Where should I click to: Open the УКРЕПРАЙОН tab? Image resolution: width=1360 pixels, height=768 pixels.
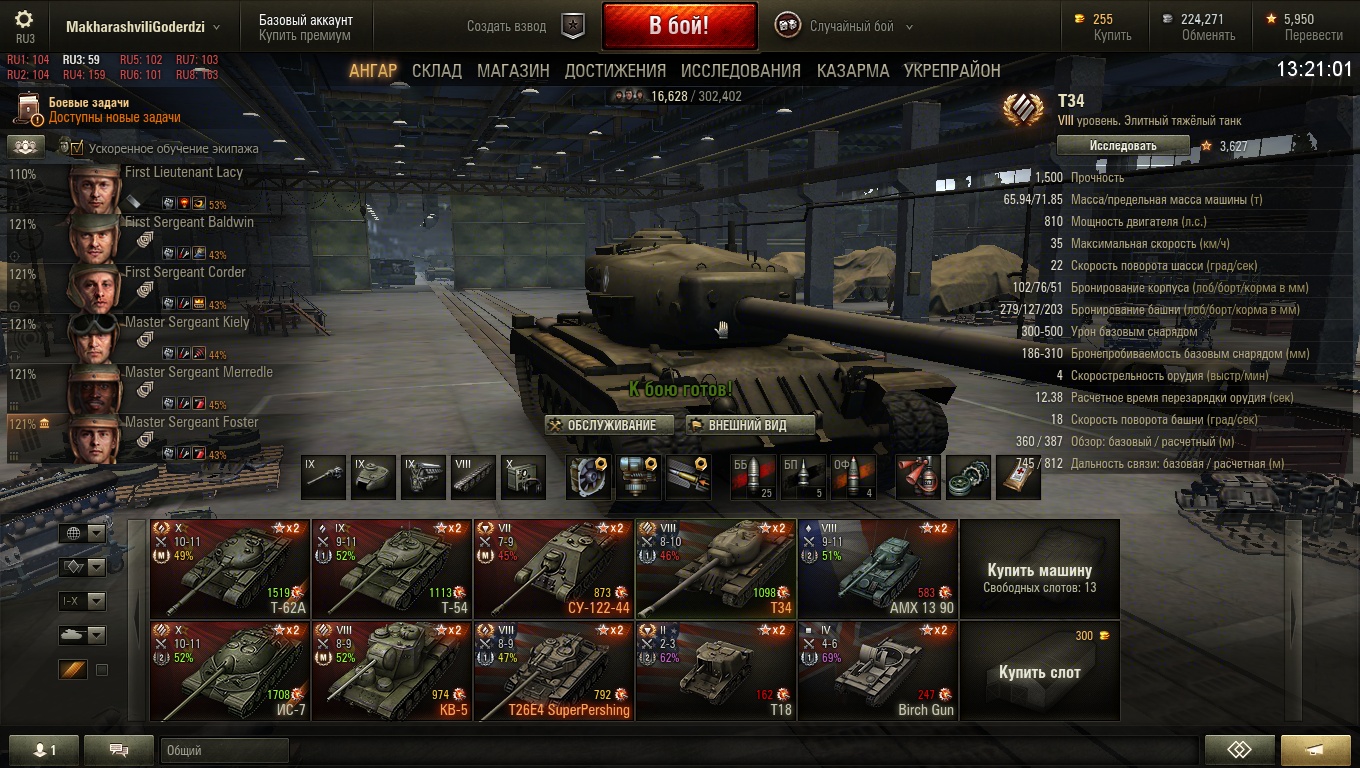952,71
